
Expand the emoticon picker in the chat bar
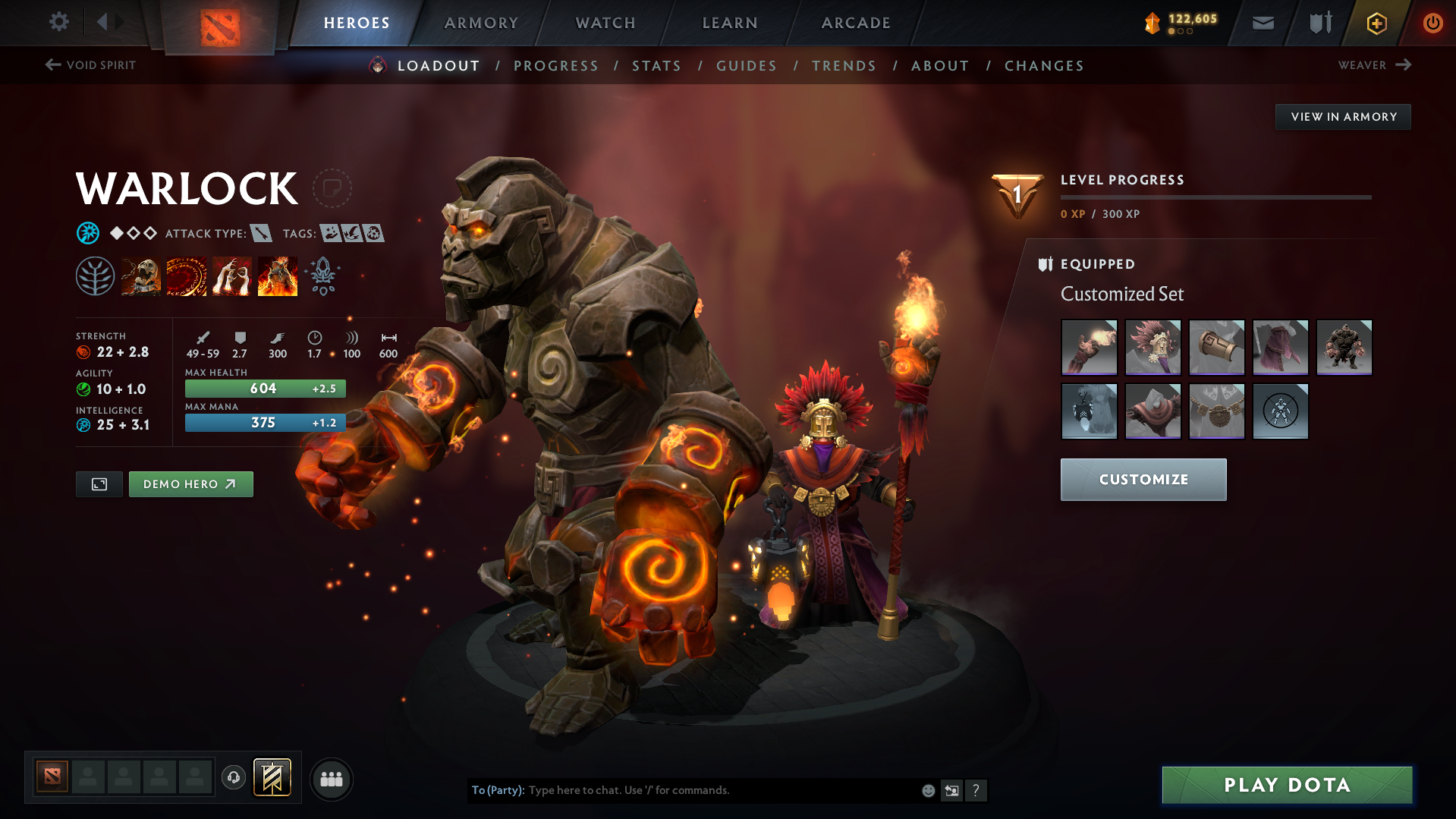pos(927,790)
